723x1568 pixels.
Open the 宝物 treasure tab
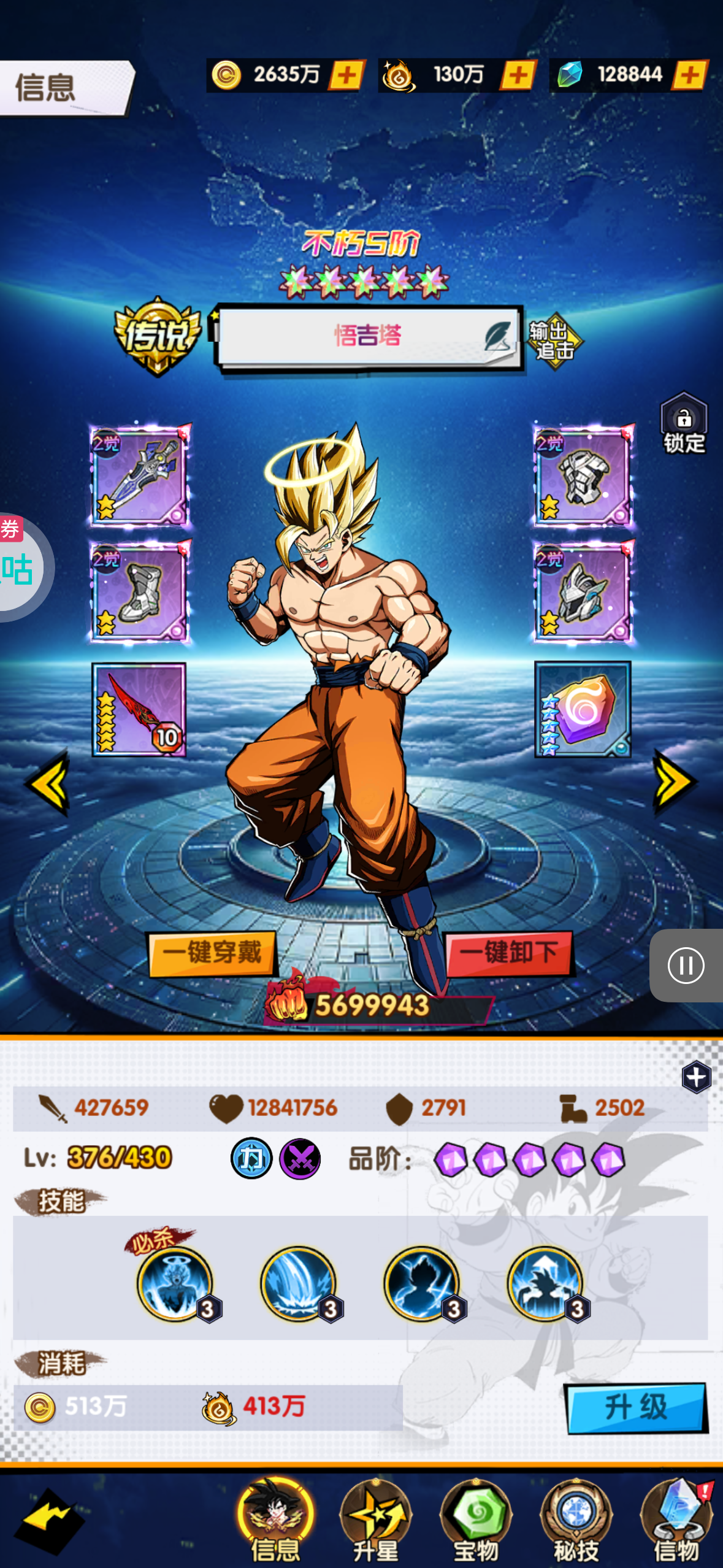point(476,1519)
